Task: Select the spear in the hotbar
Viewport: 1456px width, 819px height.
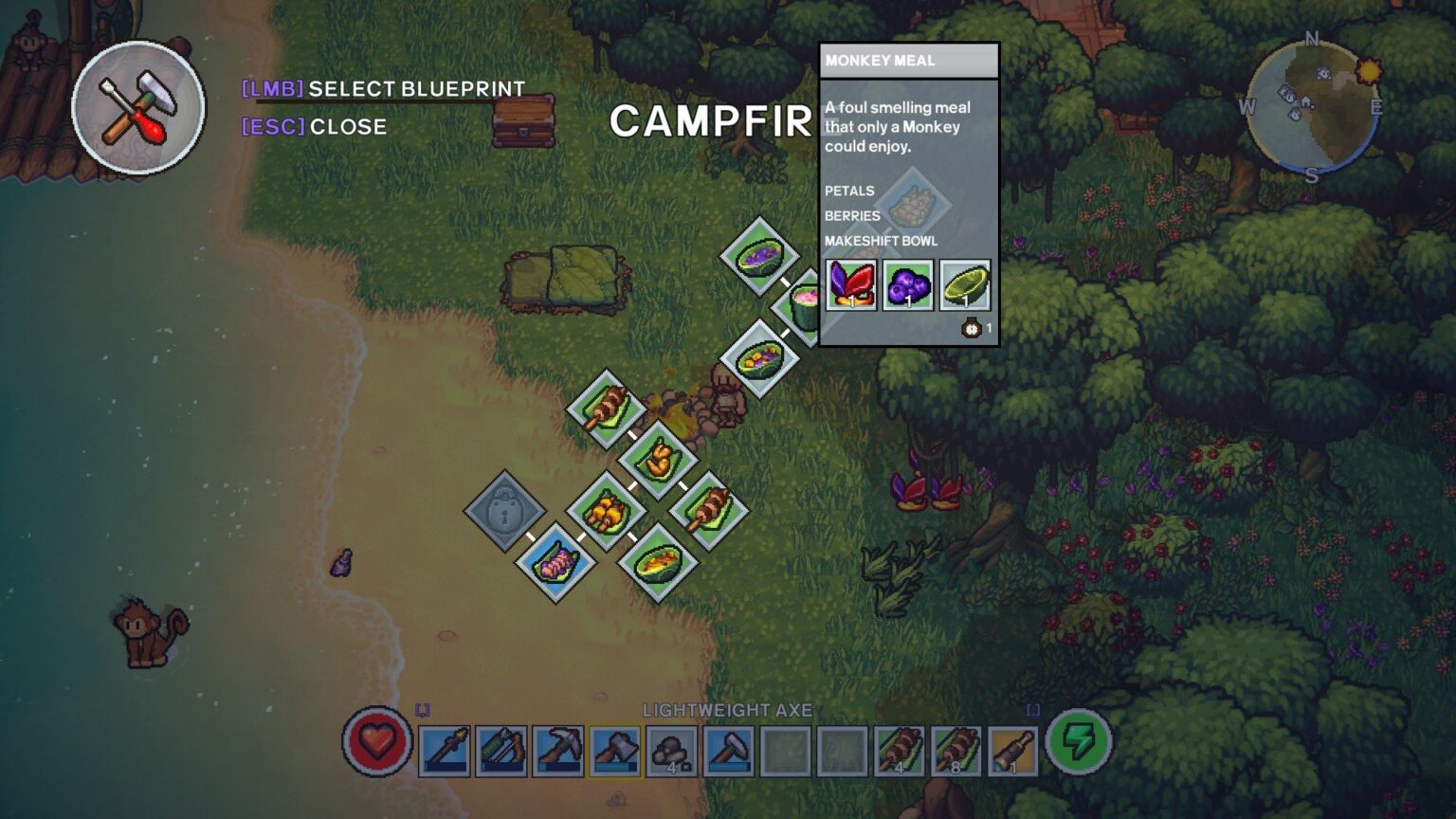Action: [x=445, y=751]
